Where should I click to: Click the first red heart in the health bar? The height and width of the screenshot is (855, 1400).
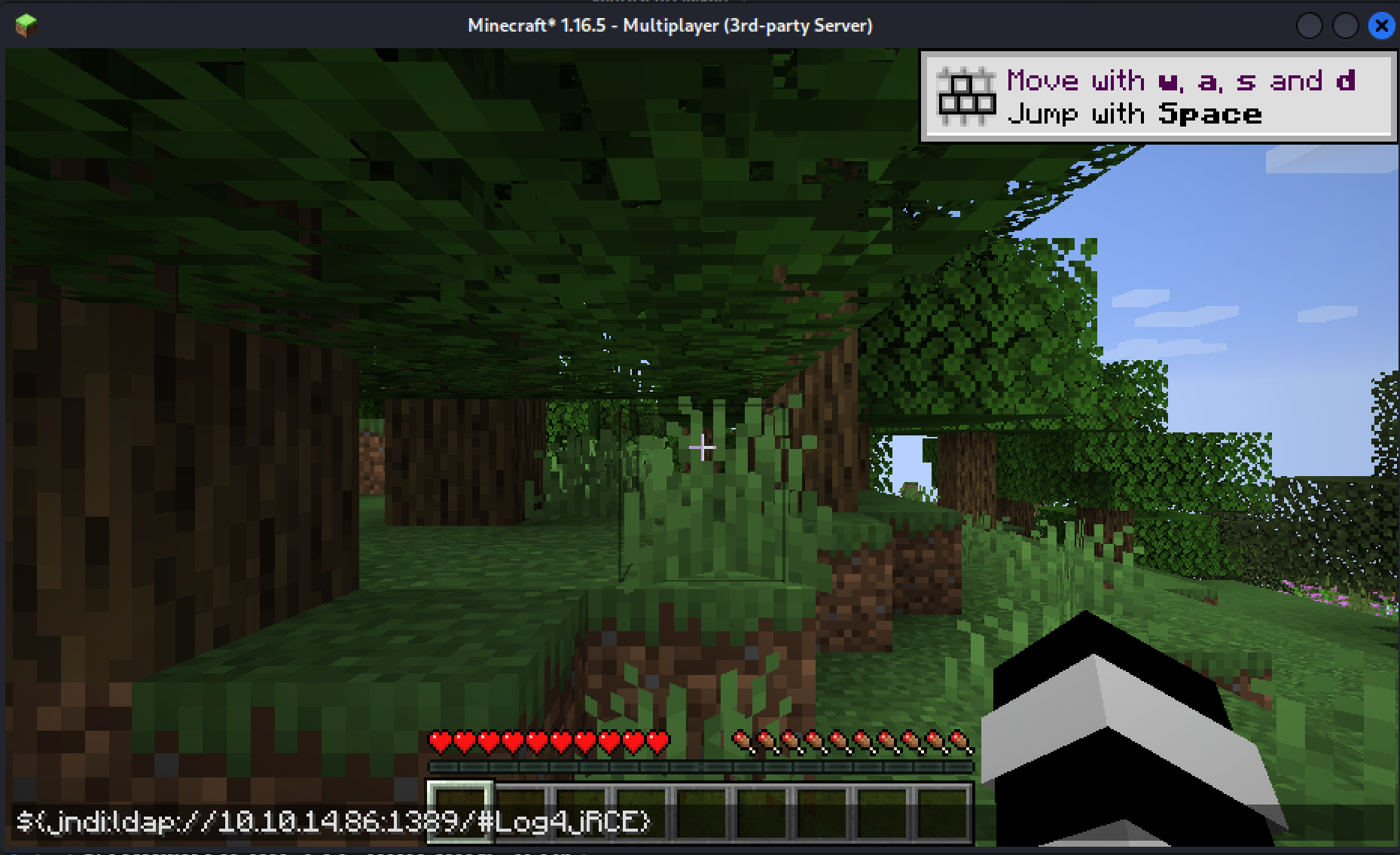438,740
